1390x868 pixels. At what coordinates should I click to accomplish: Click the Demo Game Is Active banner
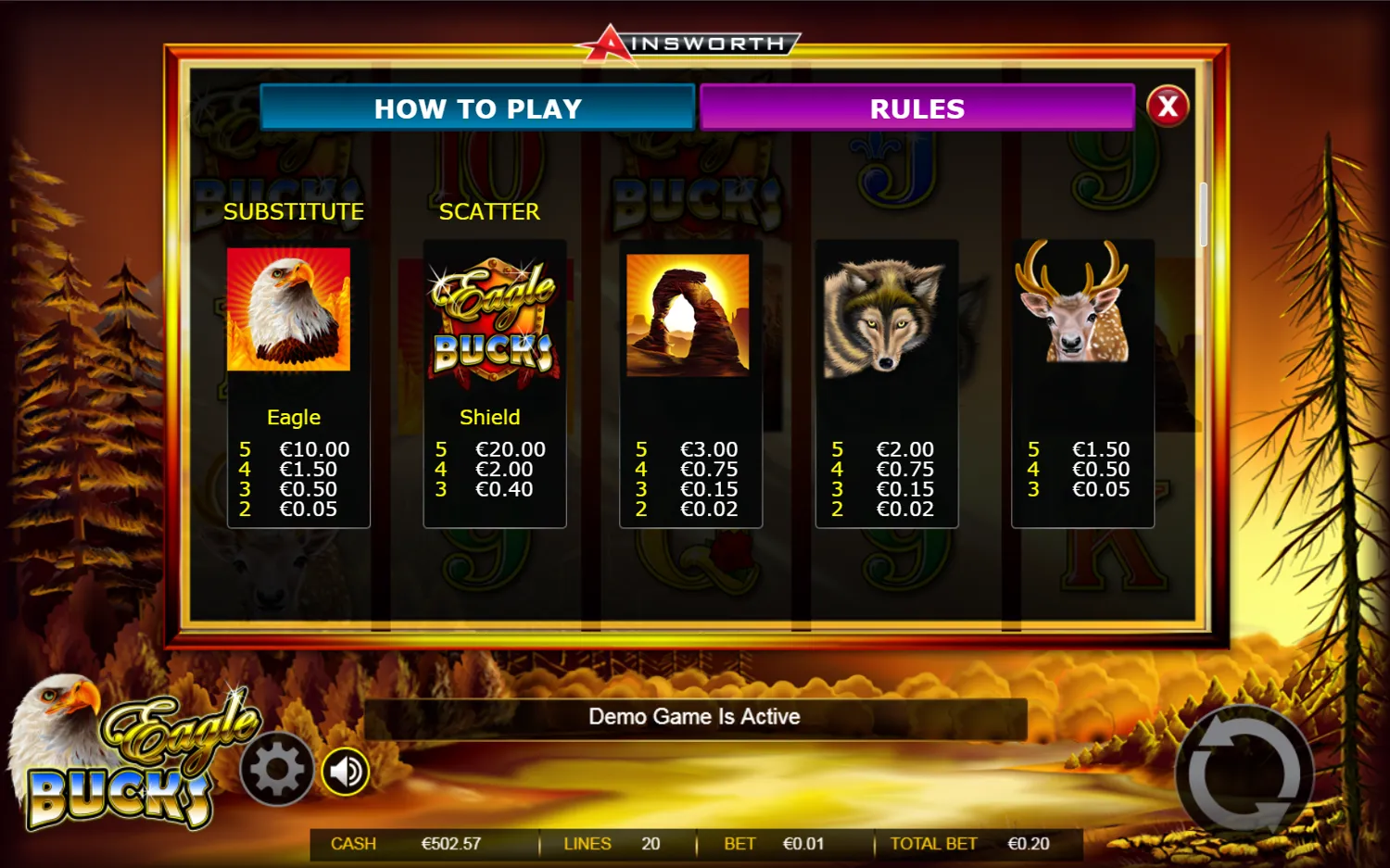pyautogui.click(x=695, y=716)
